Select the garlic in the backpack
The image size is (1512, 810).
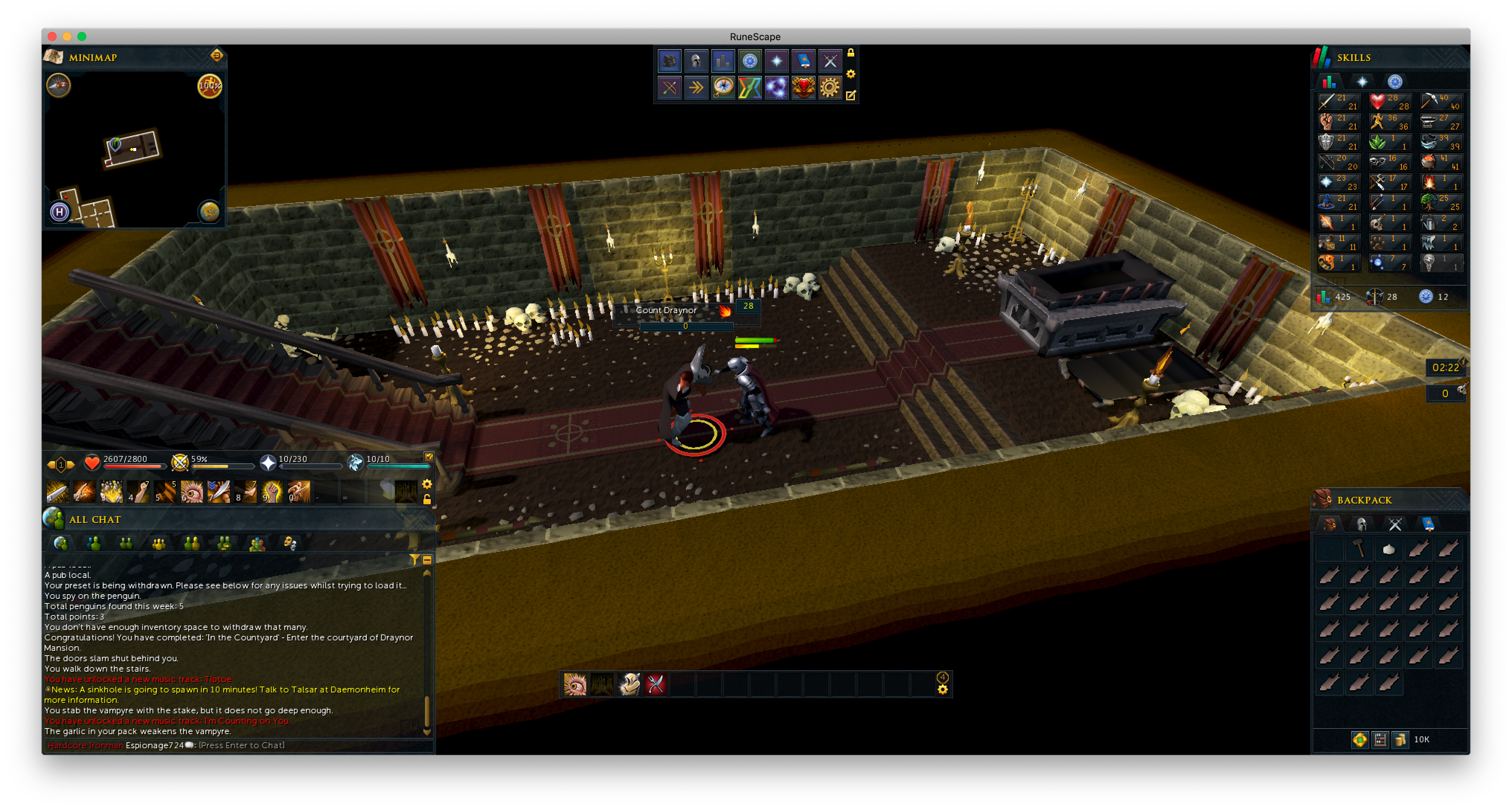tap(1389, 549)
